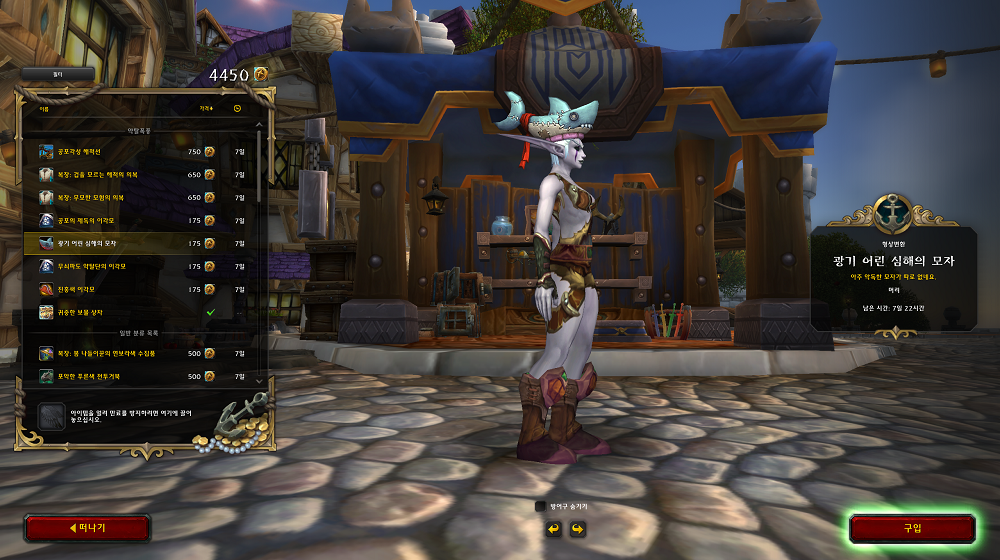1000x560 pixels.
Task: Rotate character with right arrow button
Action: tap(577, 528)
